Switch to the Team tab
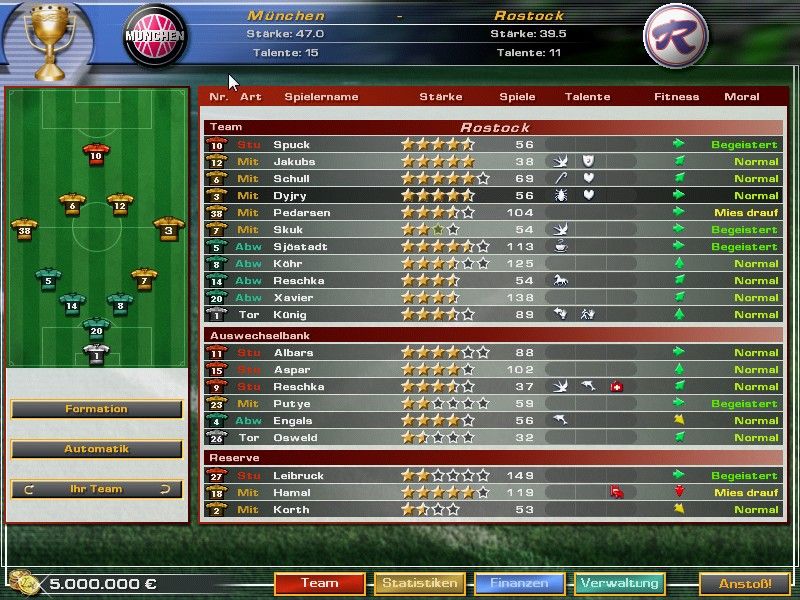Viewport: 800px width, 600px height. pos(320,583)
